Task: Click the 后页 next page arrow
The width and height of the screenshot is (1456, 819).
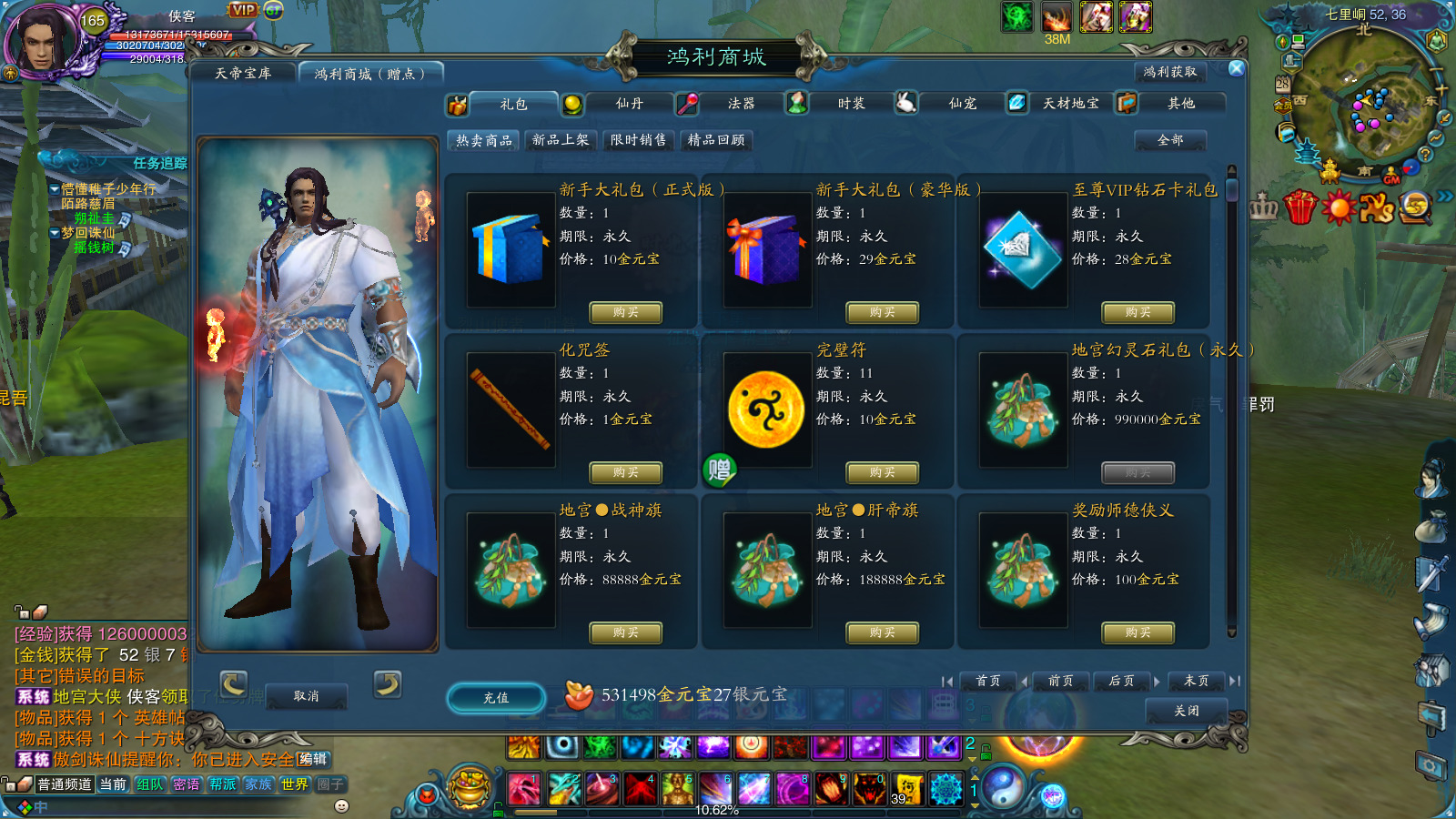Action: tap(1122, 681)
